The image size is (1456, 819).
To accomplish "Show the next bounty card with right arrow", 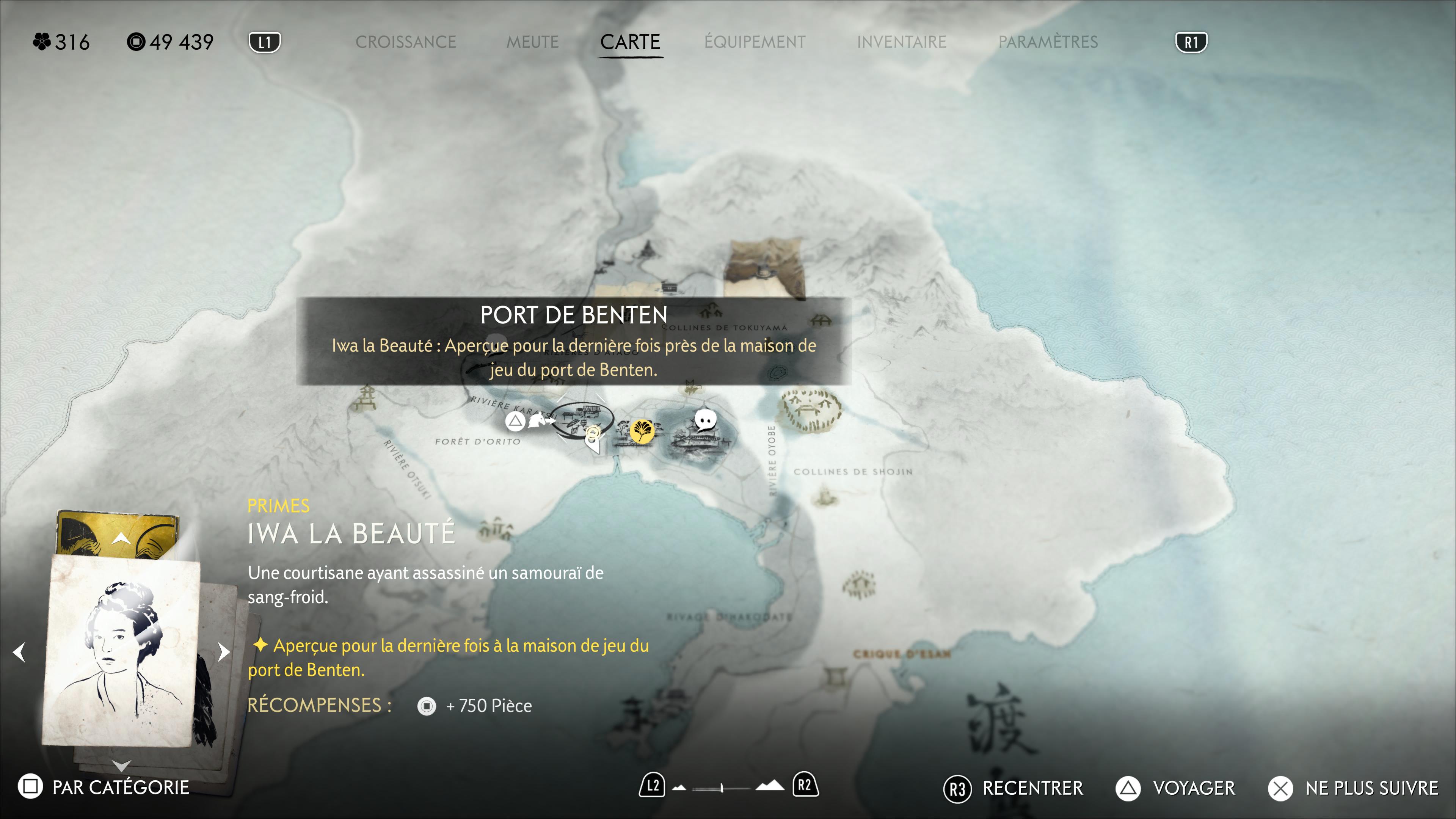I will coord(224,652).
